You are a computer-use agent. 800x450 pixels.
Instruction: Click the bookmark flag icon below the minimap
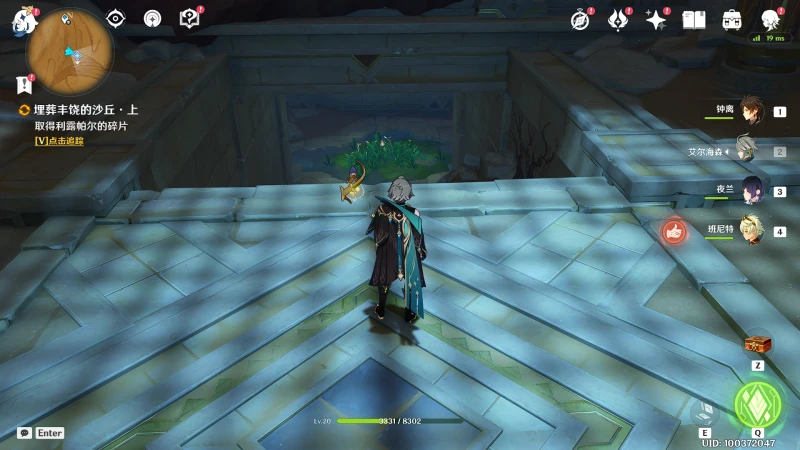point(24,86)
